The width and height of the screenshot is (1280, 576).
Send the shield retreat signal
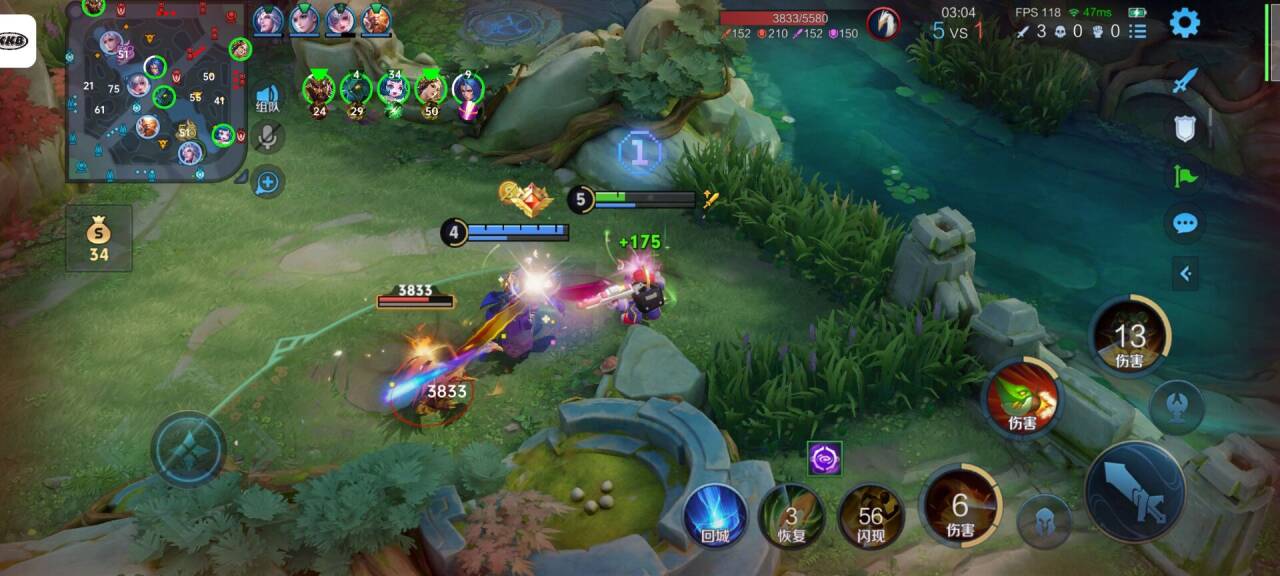tap(1185, 128)
